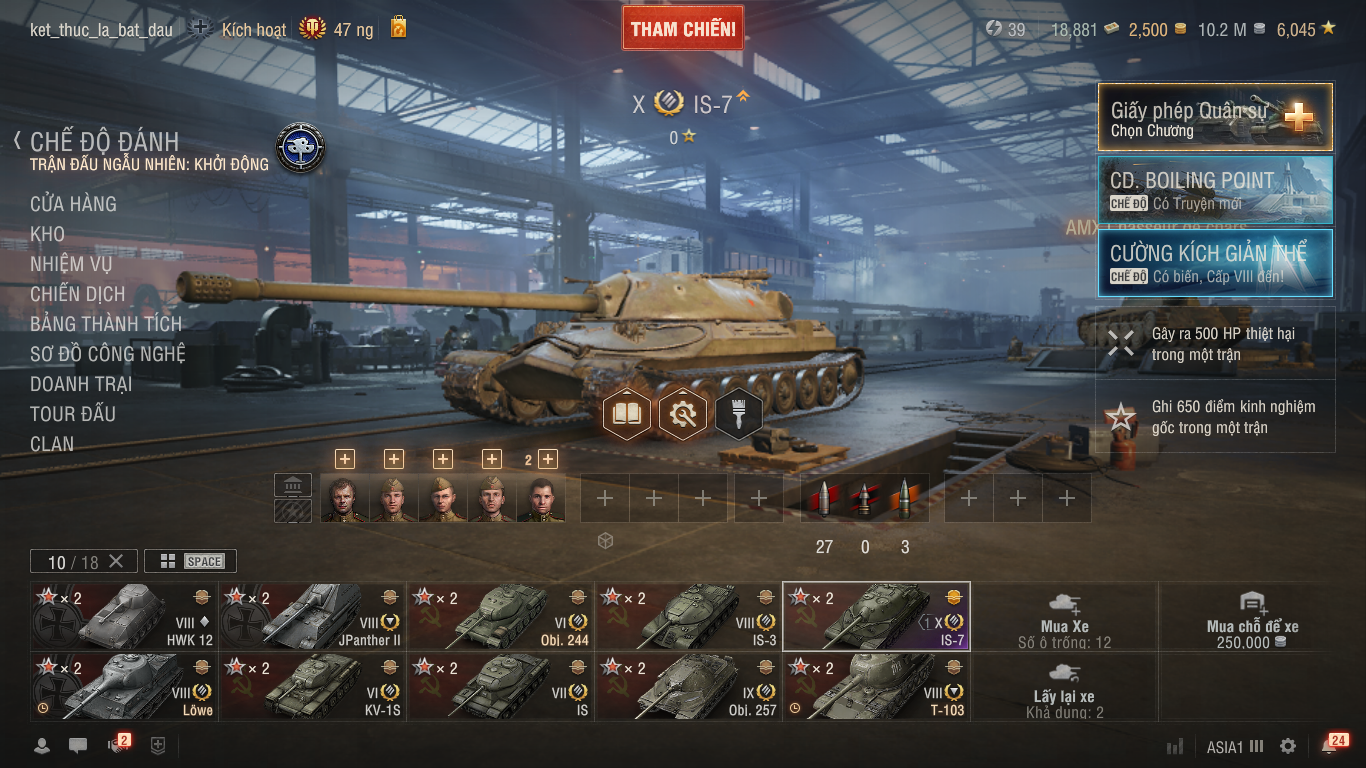Open the connection quality indicator near ASIA1

pos(1175,746)
